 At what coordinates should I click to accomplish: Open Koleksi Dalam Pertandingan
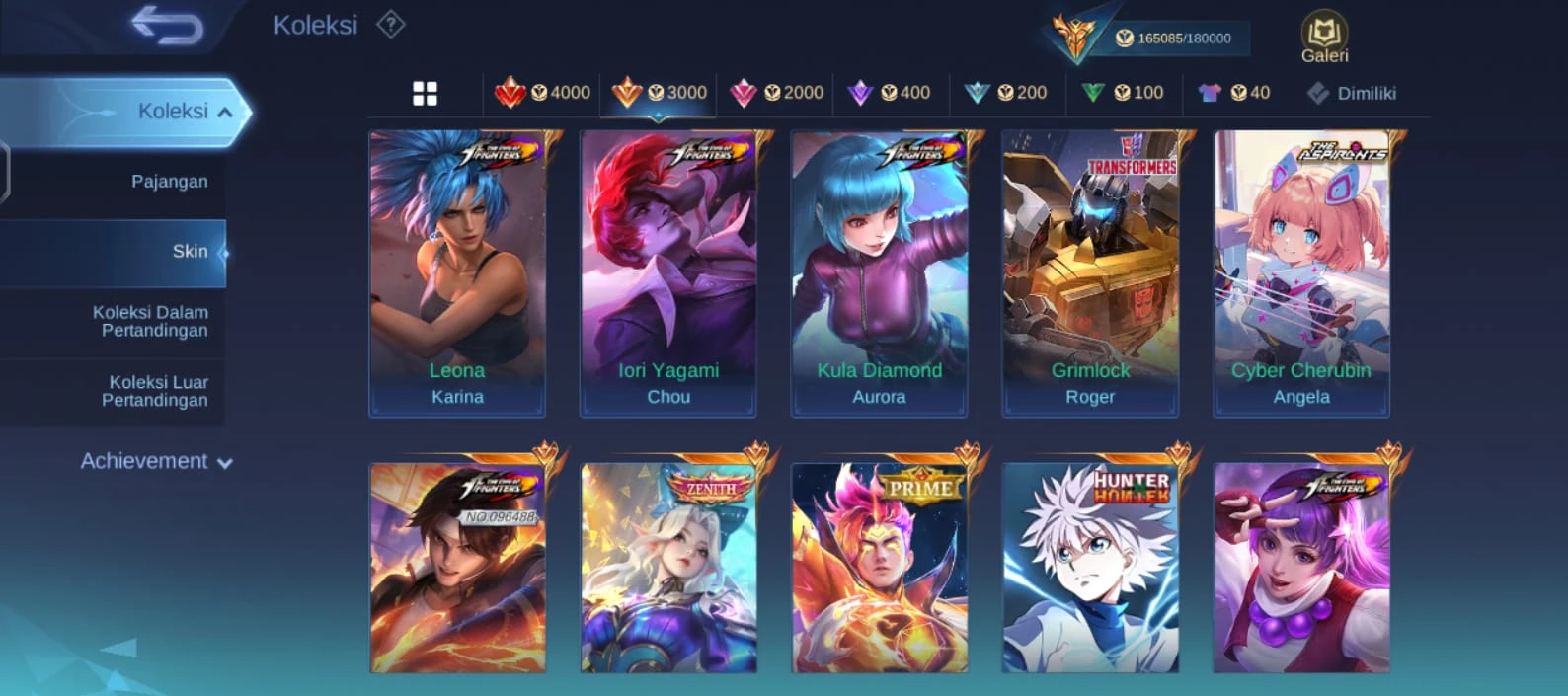[x=150, y=321]
